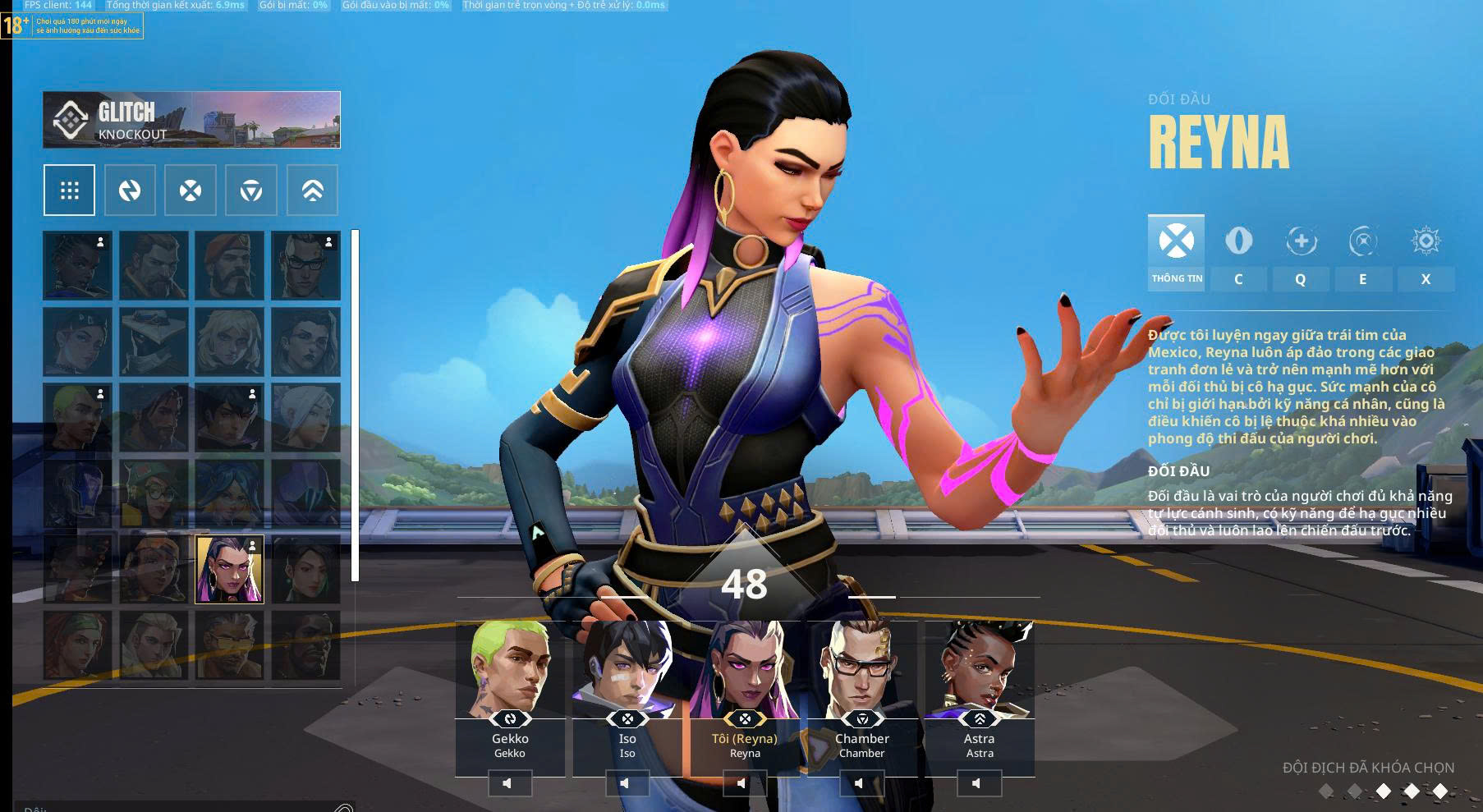Filter agents by Initiator role icon

pyautogui.click(x=130, y=190)
